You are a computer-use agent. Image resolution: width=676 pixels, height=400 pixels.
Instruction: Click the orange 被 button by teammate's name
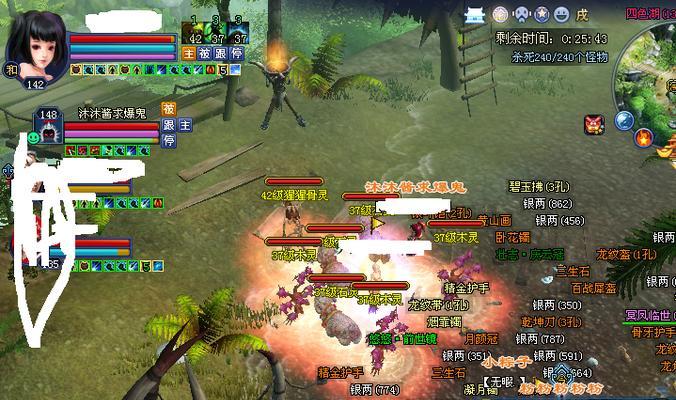click(169, 108)
